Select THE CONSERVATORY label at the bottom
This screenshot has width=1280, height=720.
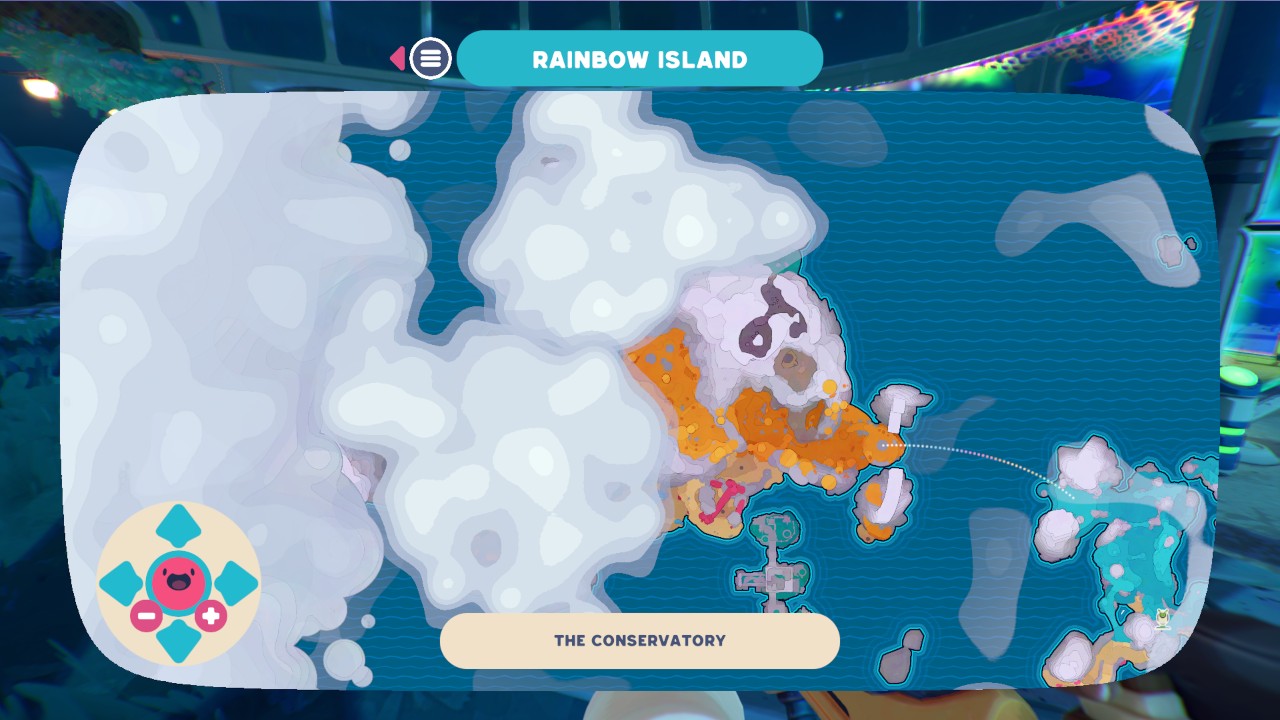(640, 641)
